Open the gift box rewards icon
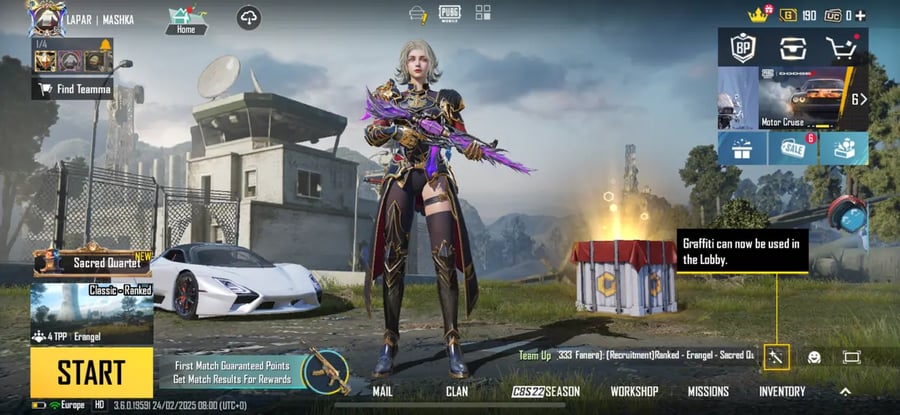Image resolution: width=900 pixels, height=415 pixels. (741, 148)
